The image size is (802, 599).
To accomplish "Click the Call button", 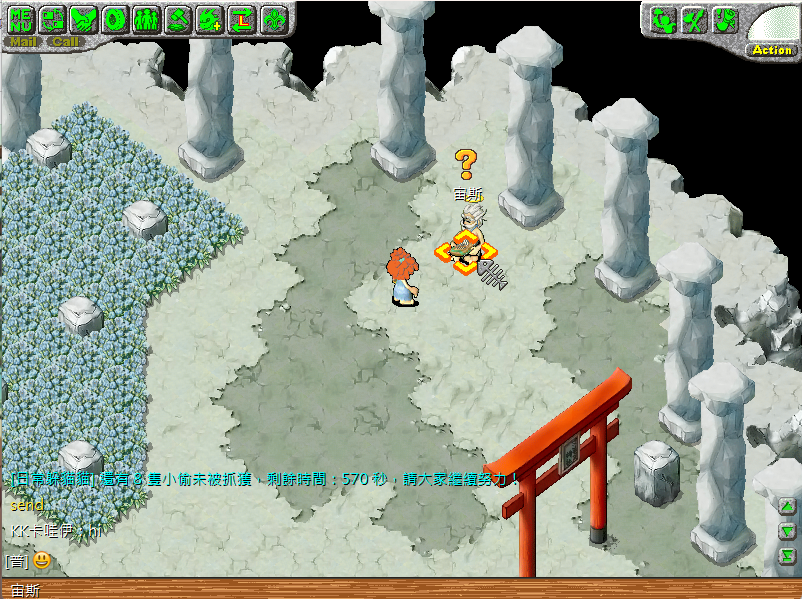I will (x=66, y=42).
